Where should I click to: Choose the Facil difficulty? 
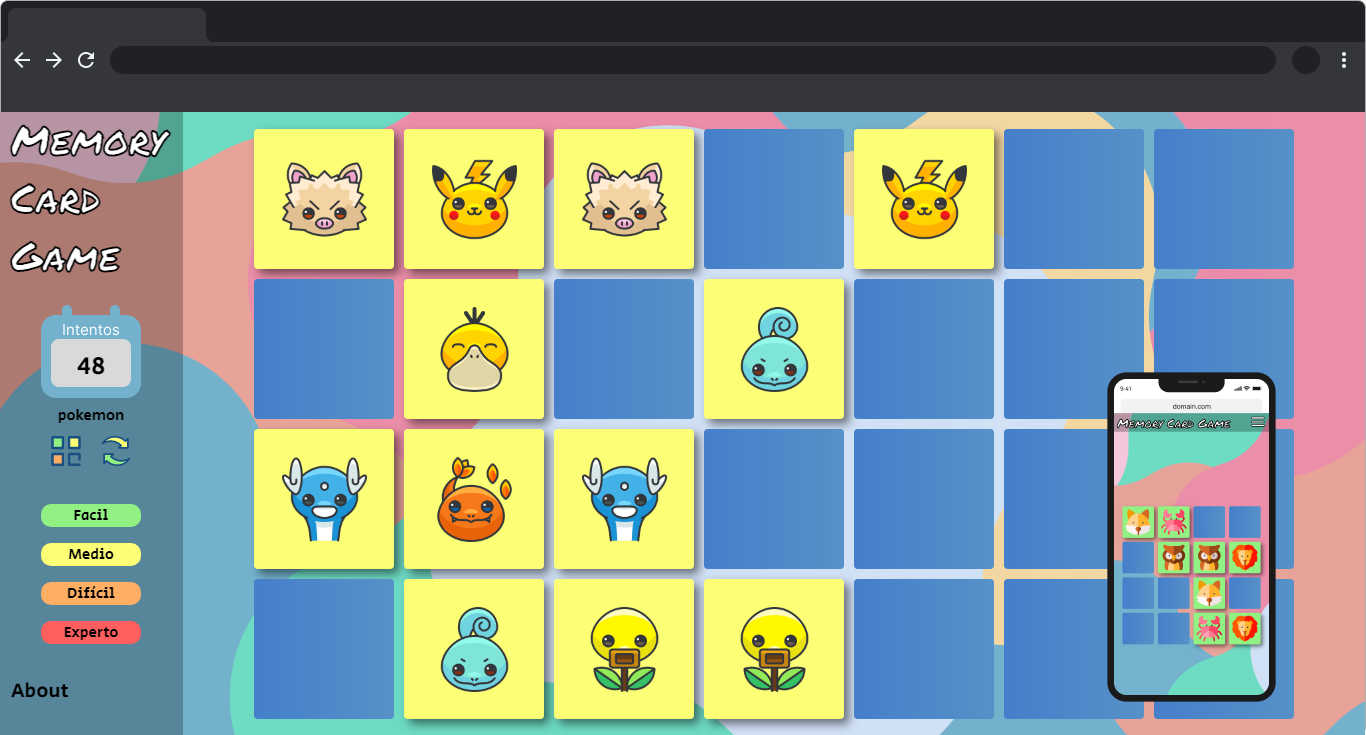tap(91, 515)
